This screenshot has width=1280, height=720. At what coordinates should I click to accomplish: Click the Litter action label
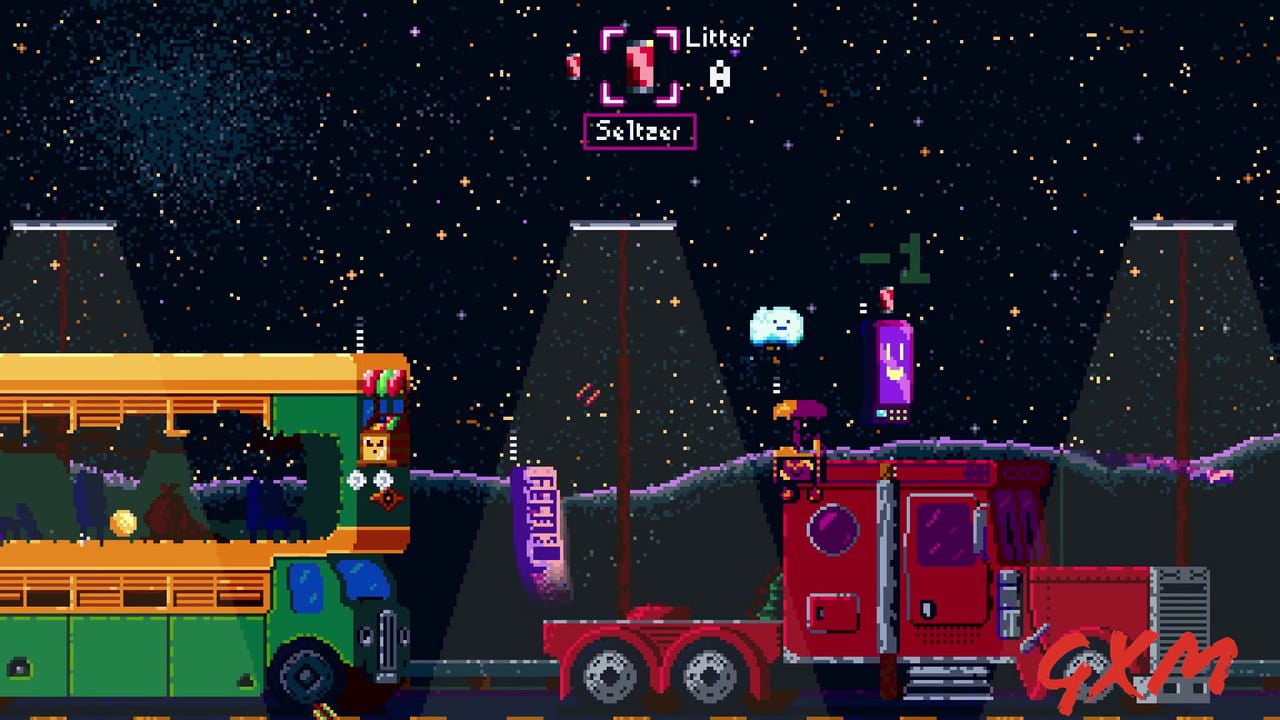(x=719, y=38)
